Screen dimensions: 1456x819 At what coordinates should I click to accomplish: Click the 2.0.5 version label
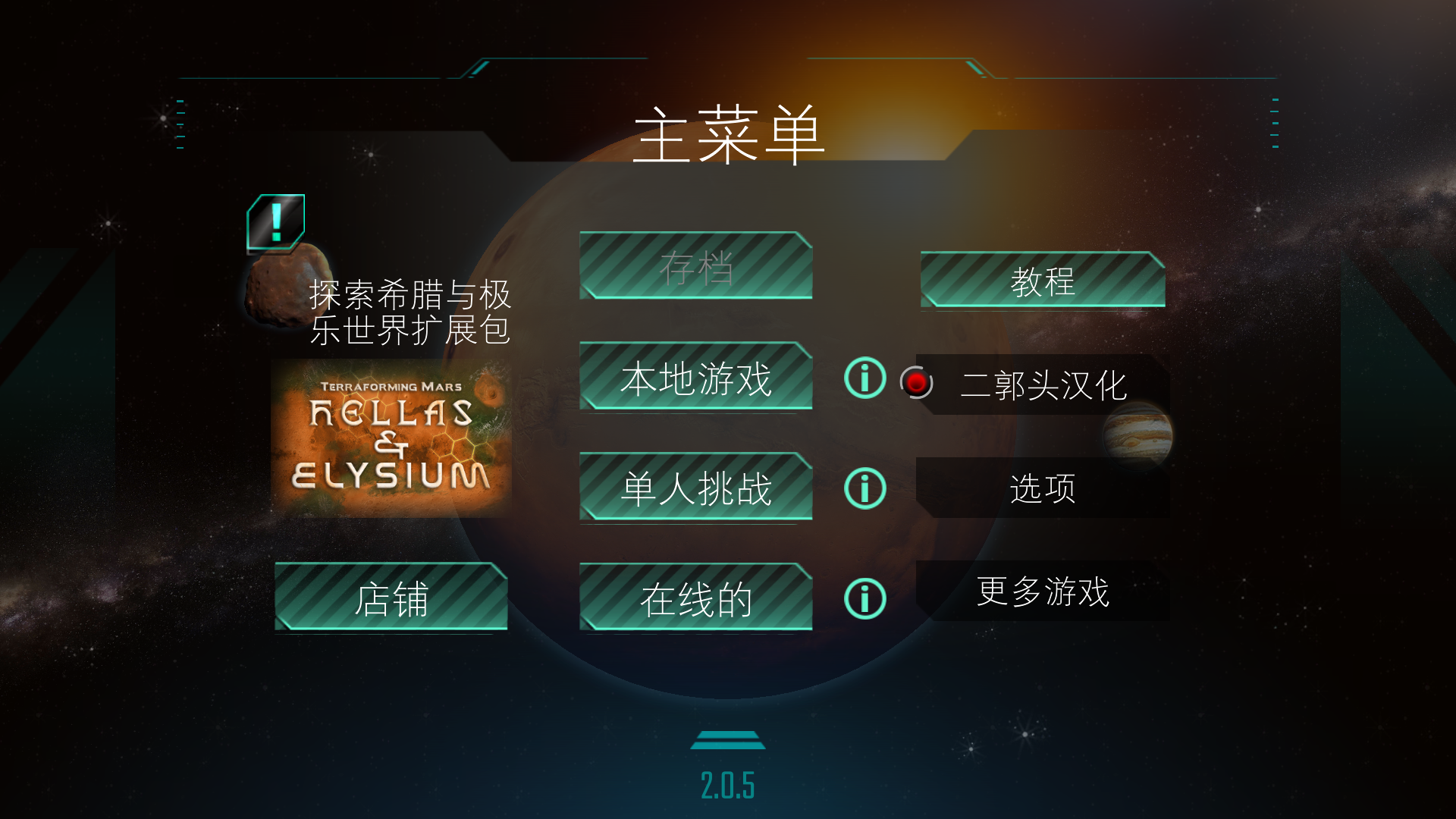pos(729,786)
